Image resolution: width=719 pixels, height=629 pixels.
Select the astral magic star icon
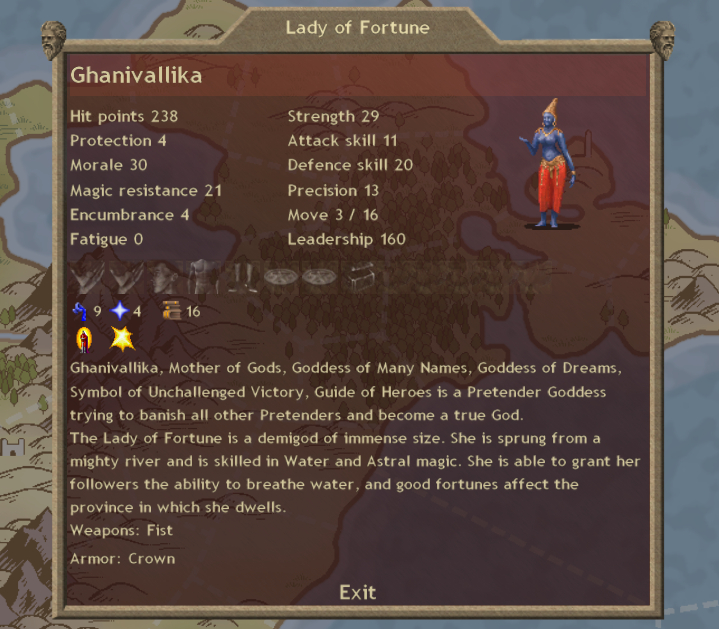click(x=121, y=311)
